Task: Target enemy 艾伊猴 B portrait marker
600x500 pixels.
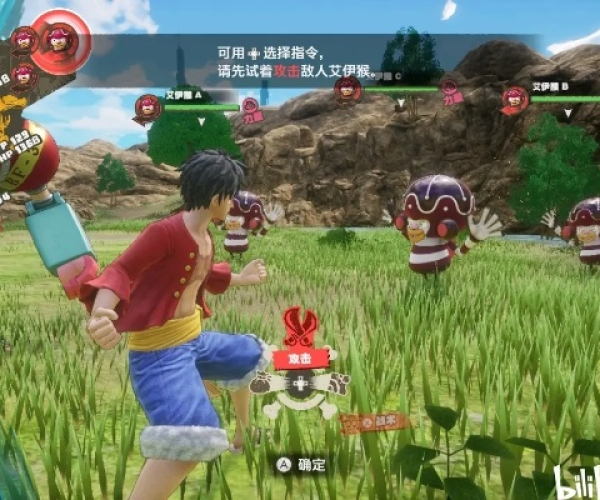Action: (515, 98)
